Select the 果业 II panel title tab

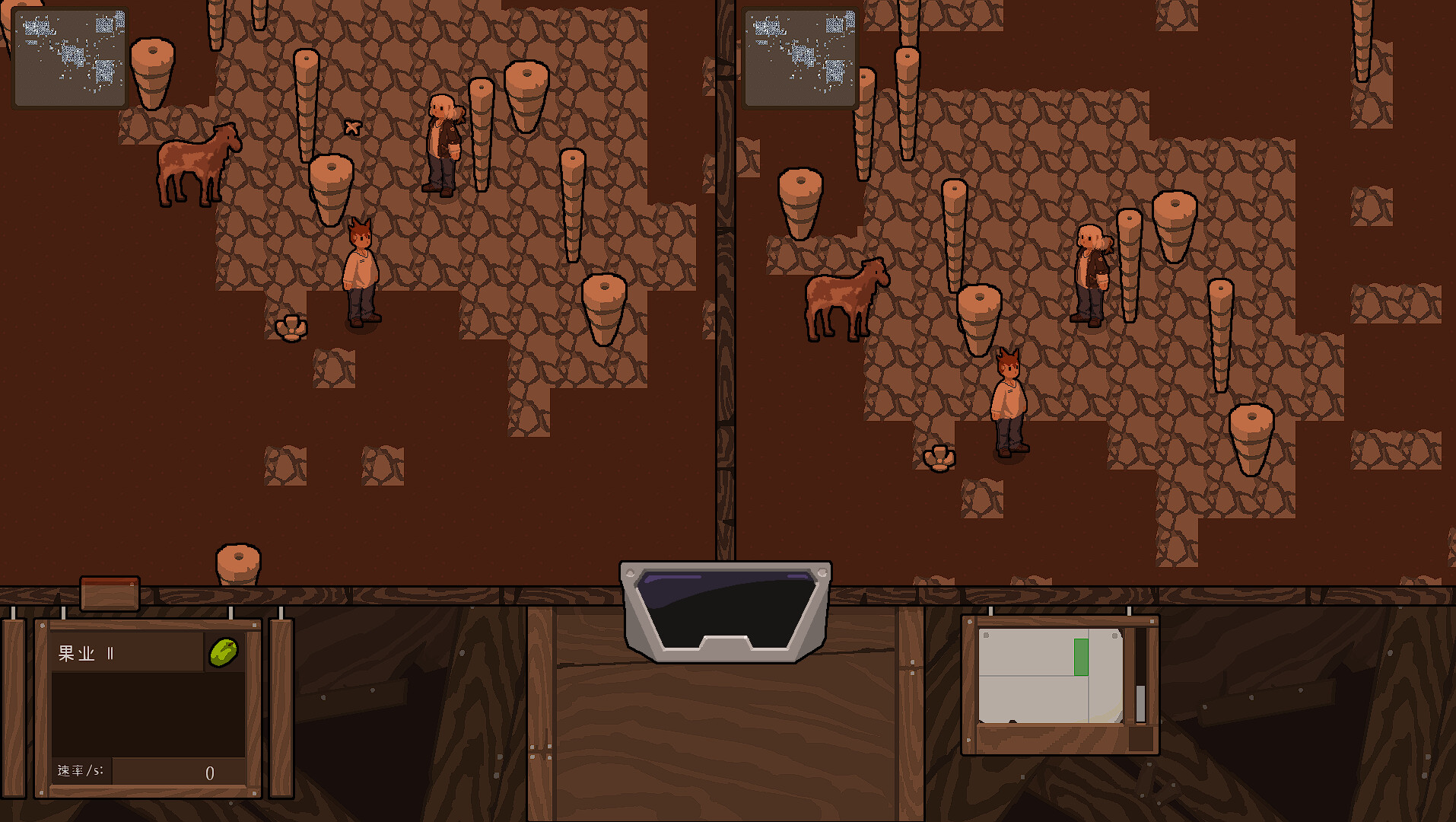coord(84,652)
